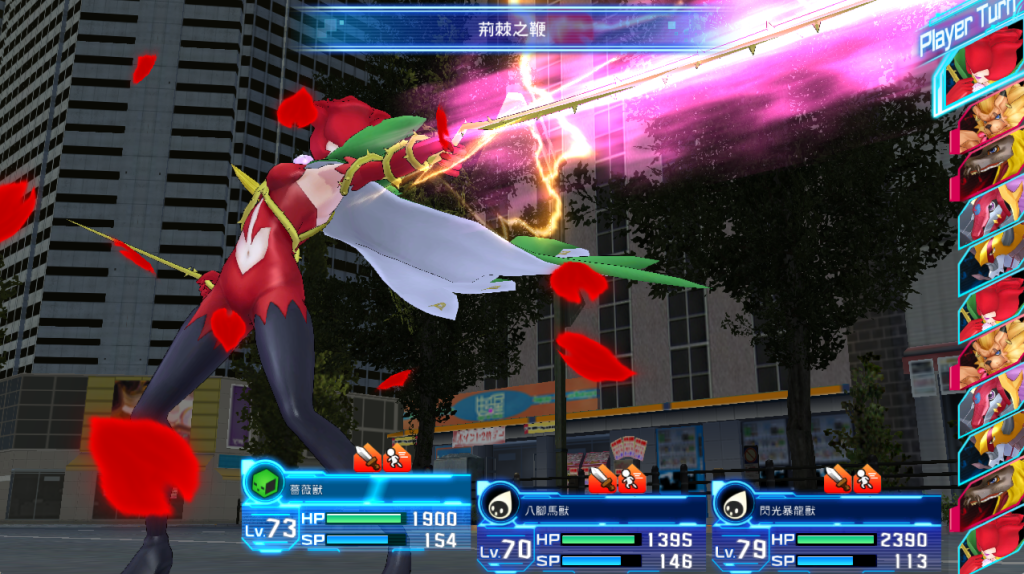Select the topmost portrait under Player Turn
This screenshot has width=1024, height=574.
coord(985,80)
